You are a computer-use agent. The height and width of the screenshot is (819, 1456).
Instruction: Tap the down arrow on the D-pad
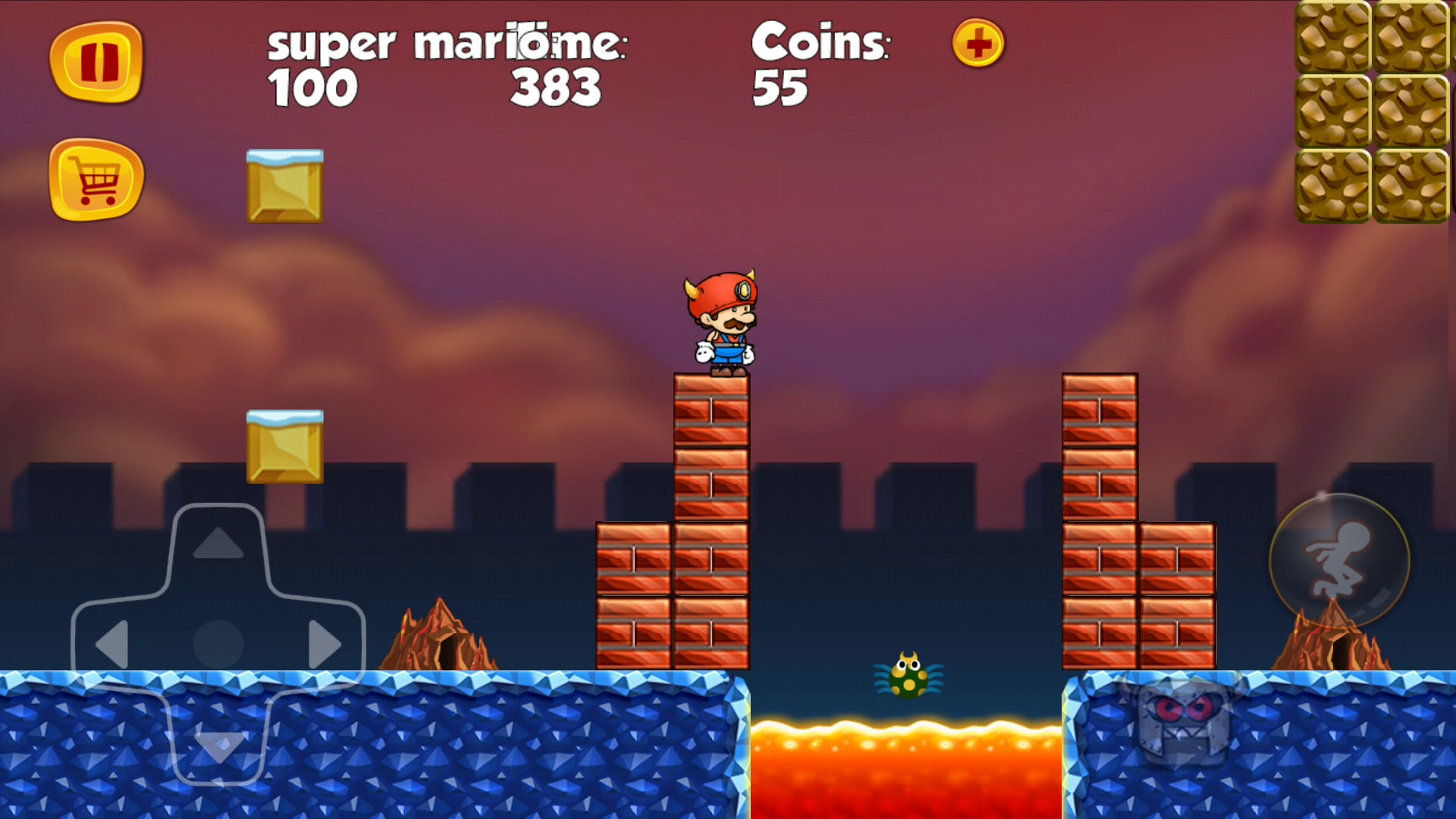218,747
